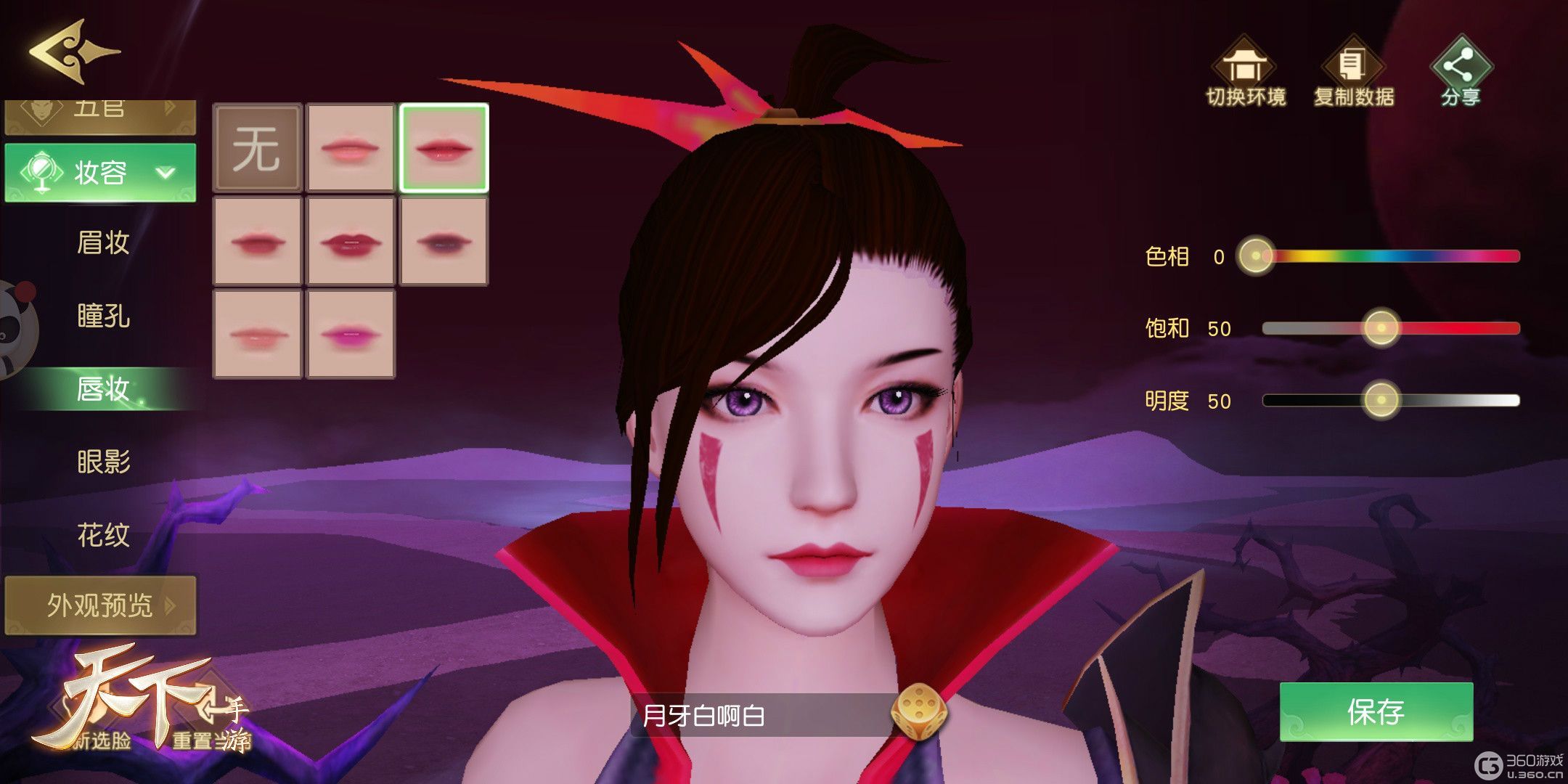Expand the 外观预览 appearance preview panel
1568x784 pixels.
coord(100,606)
